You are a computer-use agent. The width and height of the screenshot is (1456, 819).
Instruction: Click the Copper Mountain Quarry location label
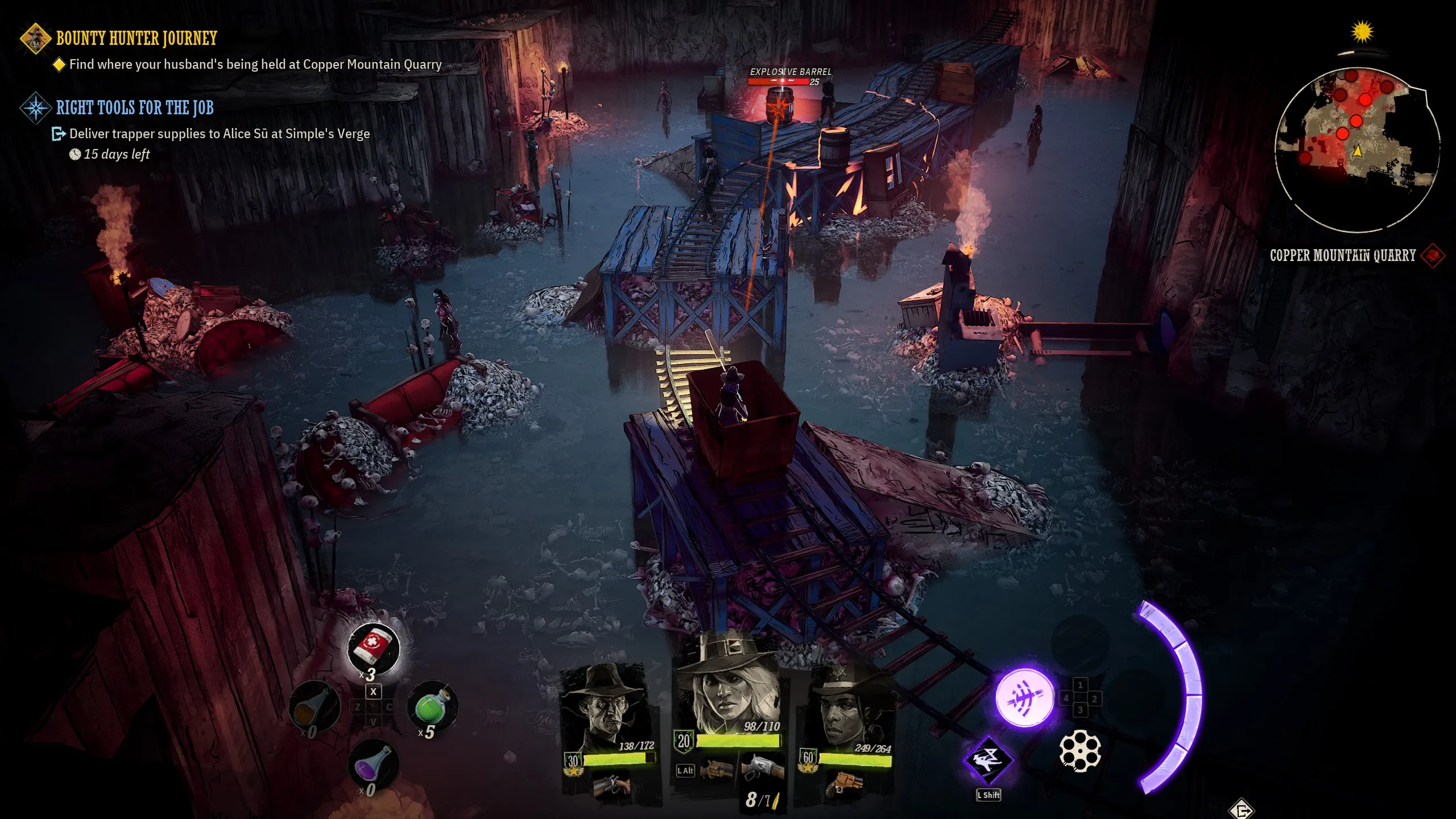tap(1342, 255)
